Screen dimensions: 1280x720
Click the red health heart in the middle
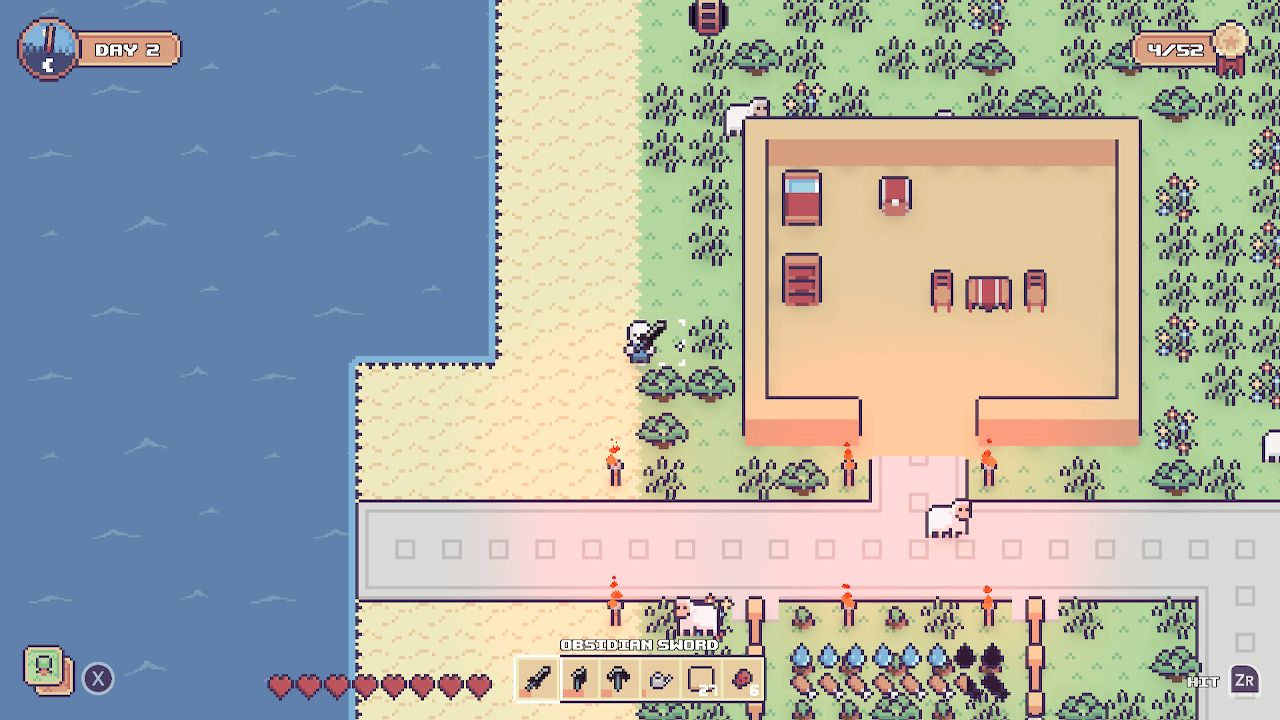[x=380, y=686]
